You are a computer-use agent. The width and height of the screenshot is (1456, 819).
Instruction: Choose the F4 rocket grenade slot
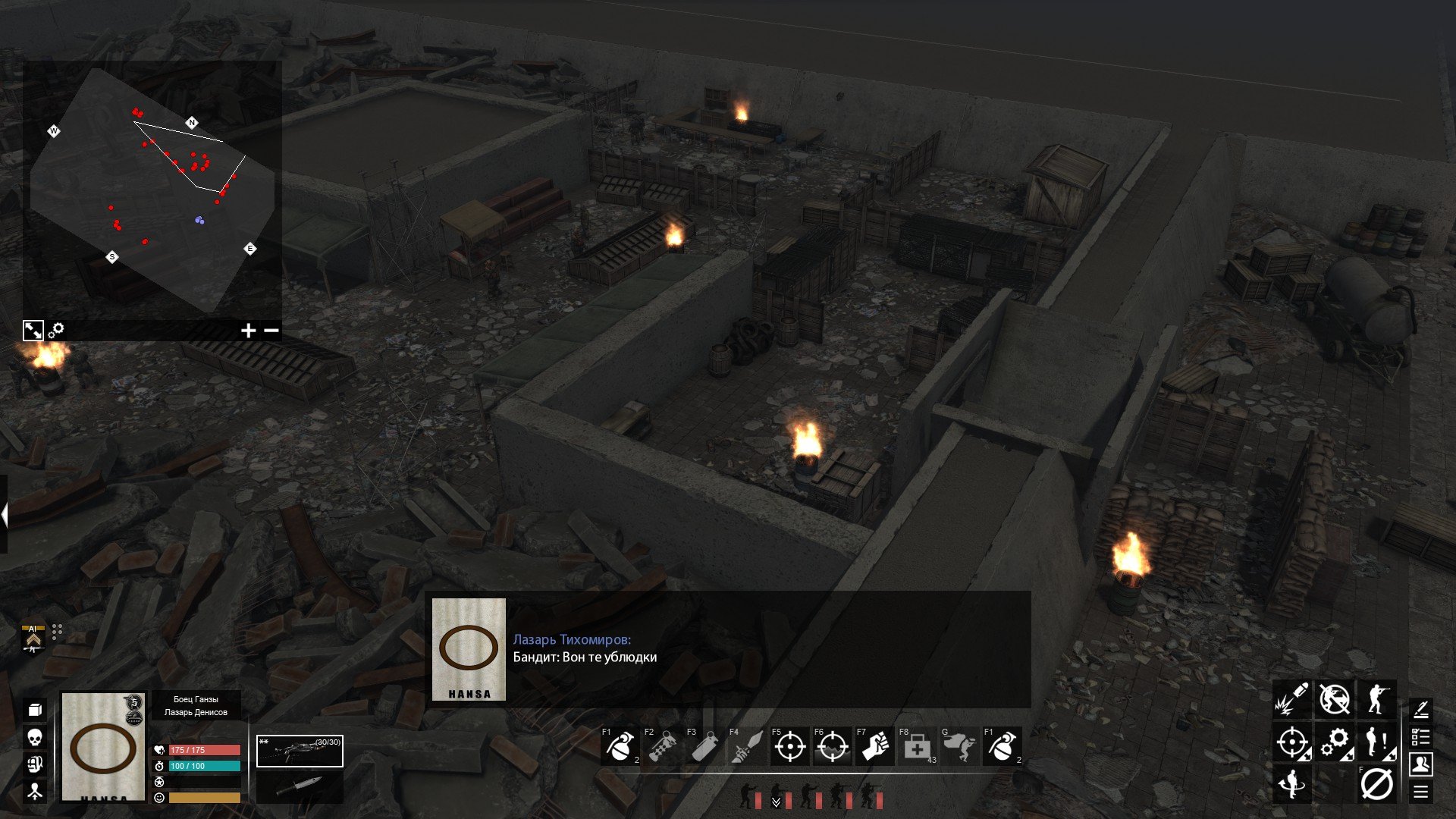point(747,747)
